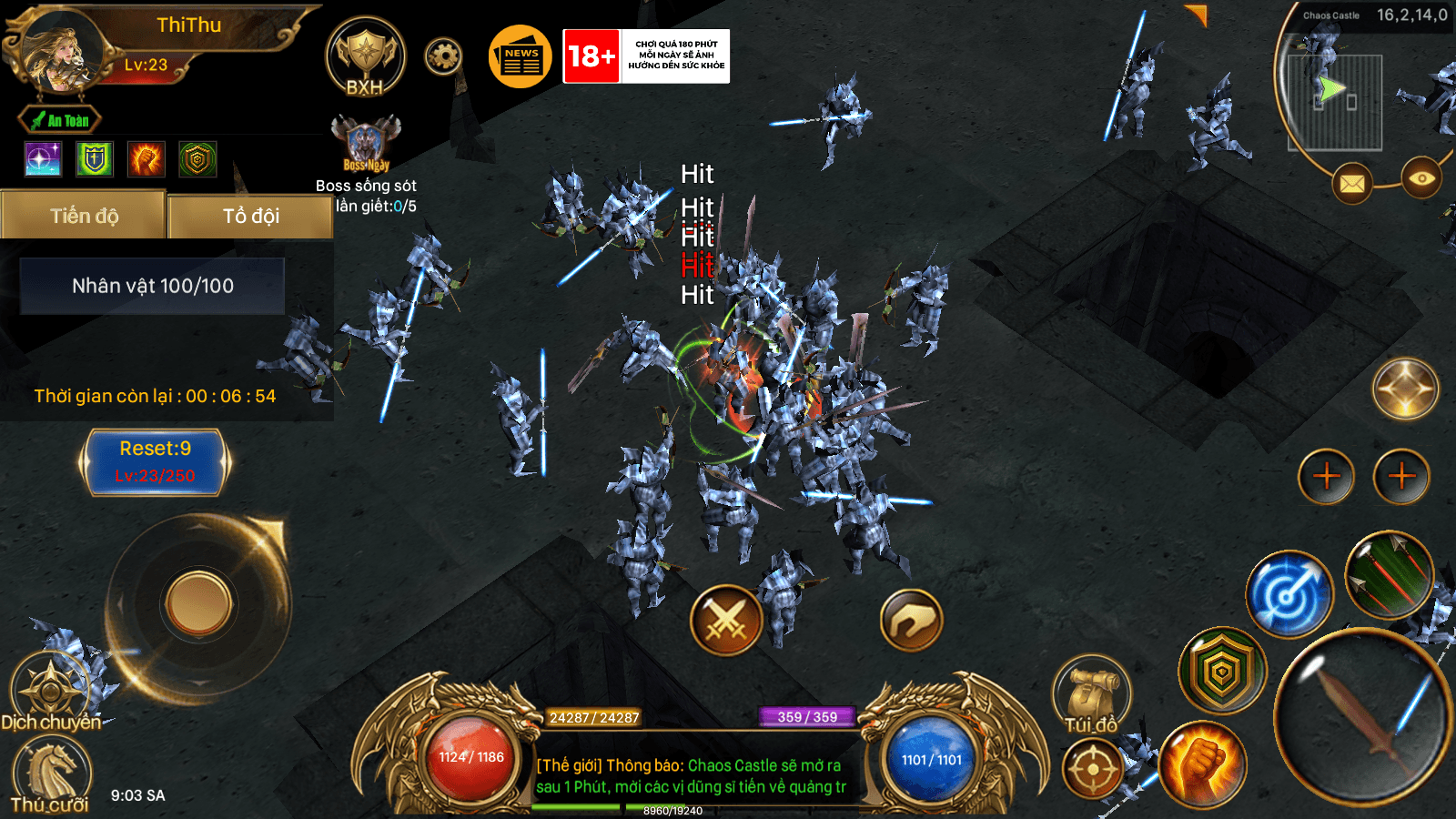1456x819 pixels.
Task: Tap the Reset:9 button
Action: [155, 461]
